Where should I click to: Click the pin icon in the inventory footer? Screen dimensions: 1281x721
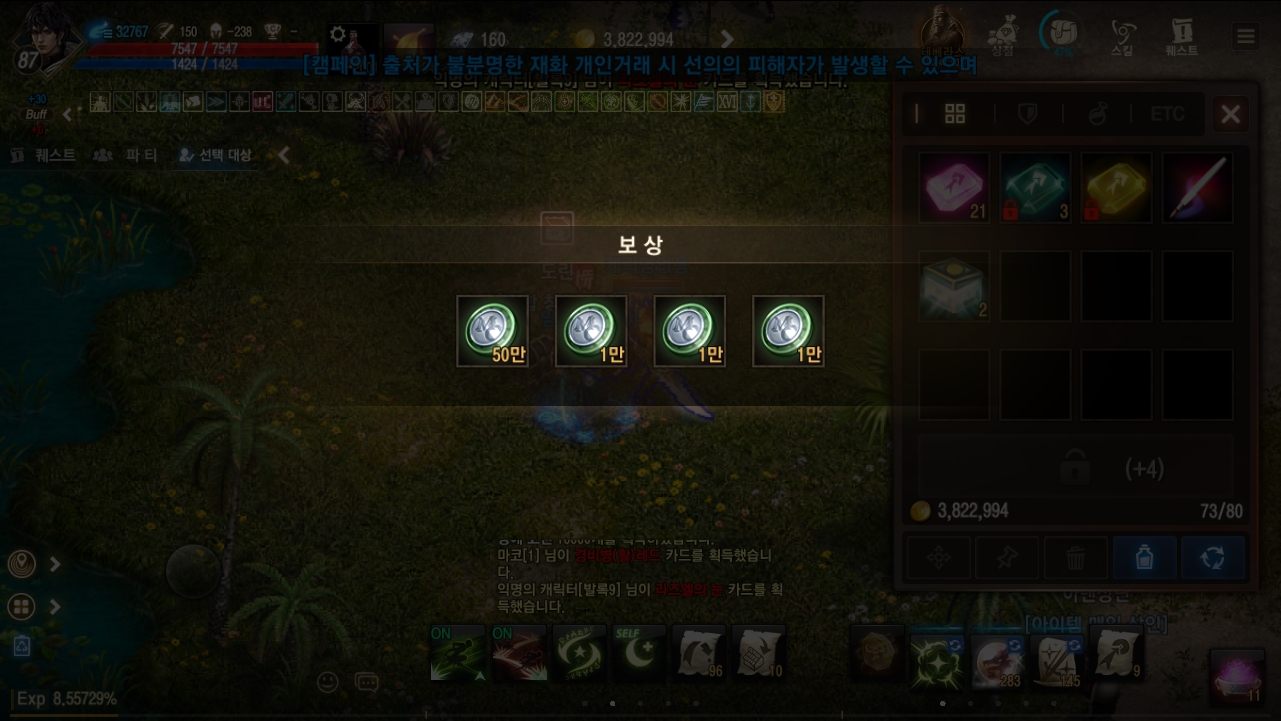1007,558
